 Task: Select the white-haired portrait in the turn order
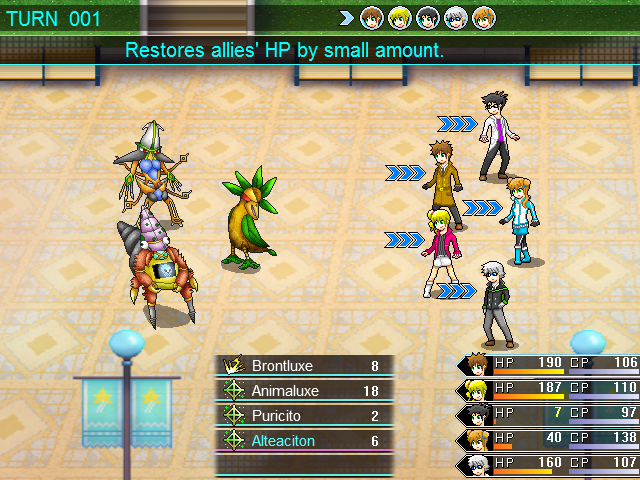point(455,17)
